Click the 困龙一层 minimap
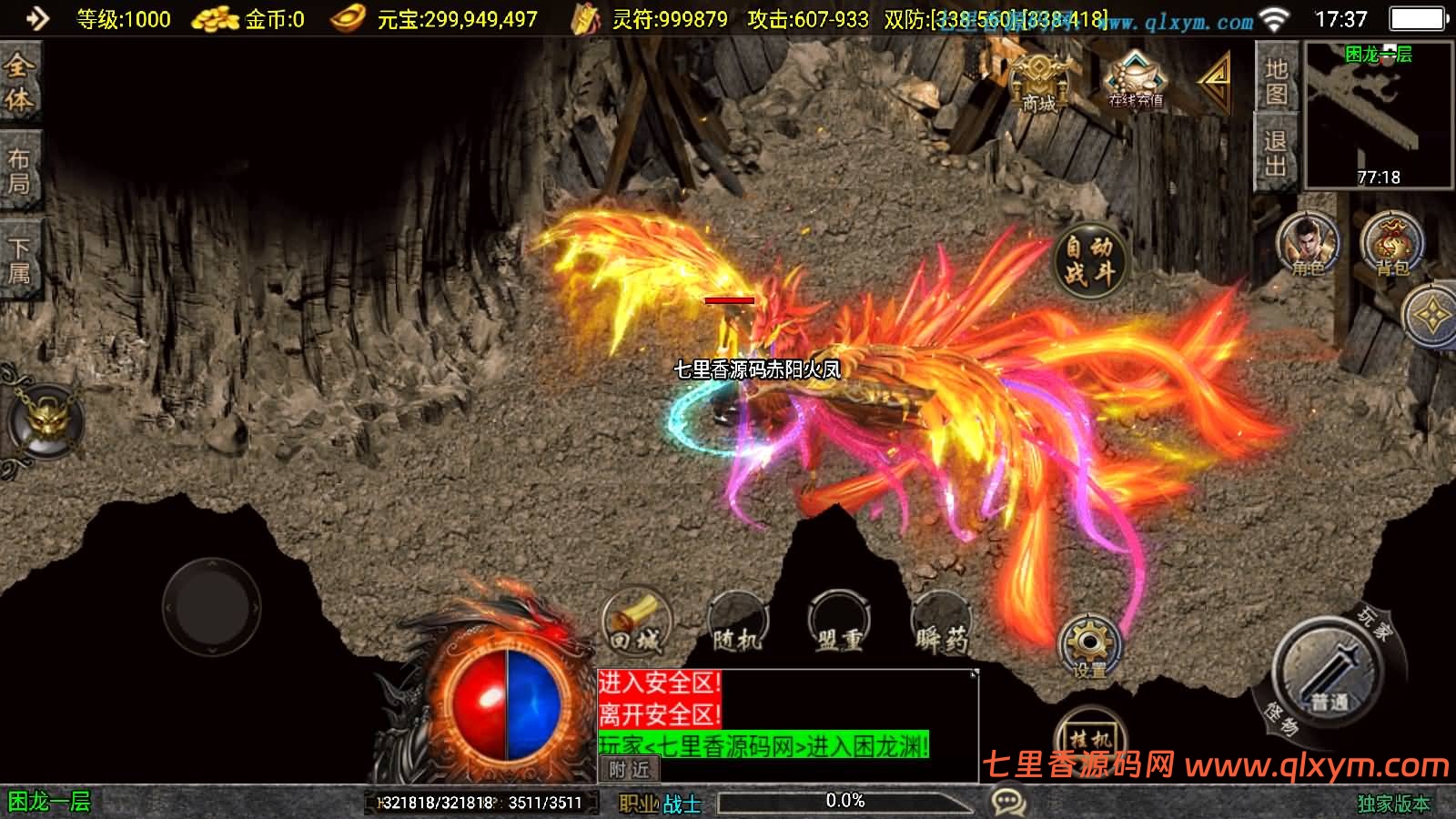Viewport: 1456px width, 819px height. 1379,115
